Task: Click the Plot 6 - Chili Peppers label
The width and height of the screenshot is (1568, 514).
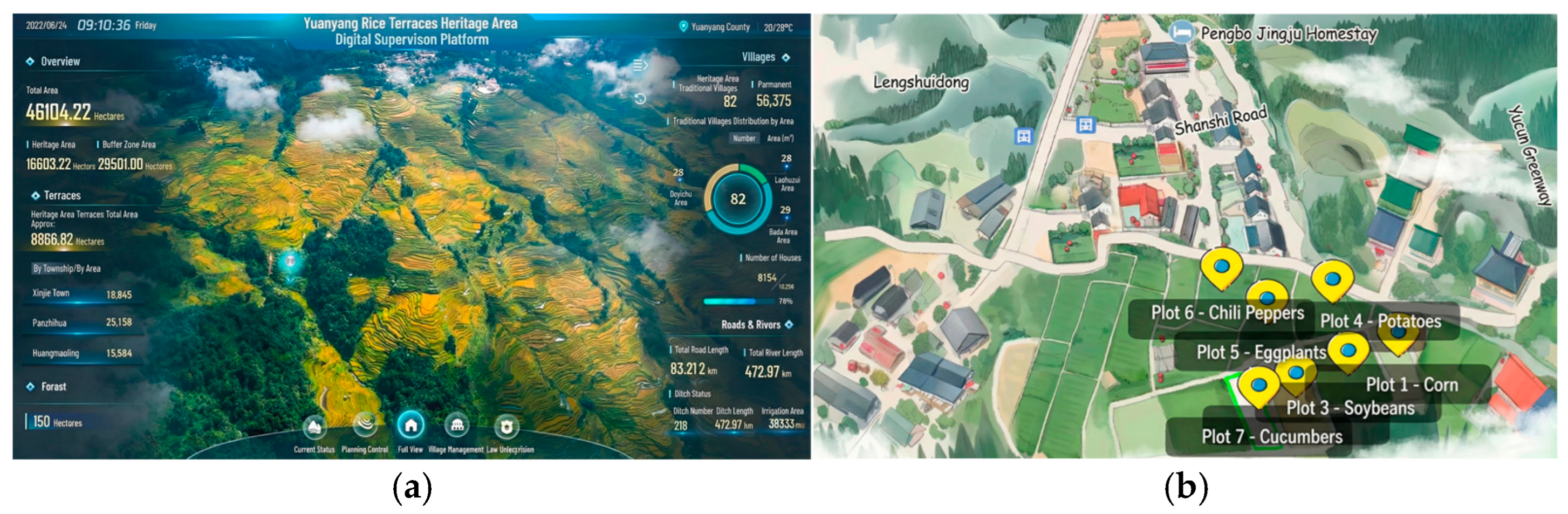Action: (x=1227, y=313)
